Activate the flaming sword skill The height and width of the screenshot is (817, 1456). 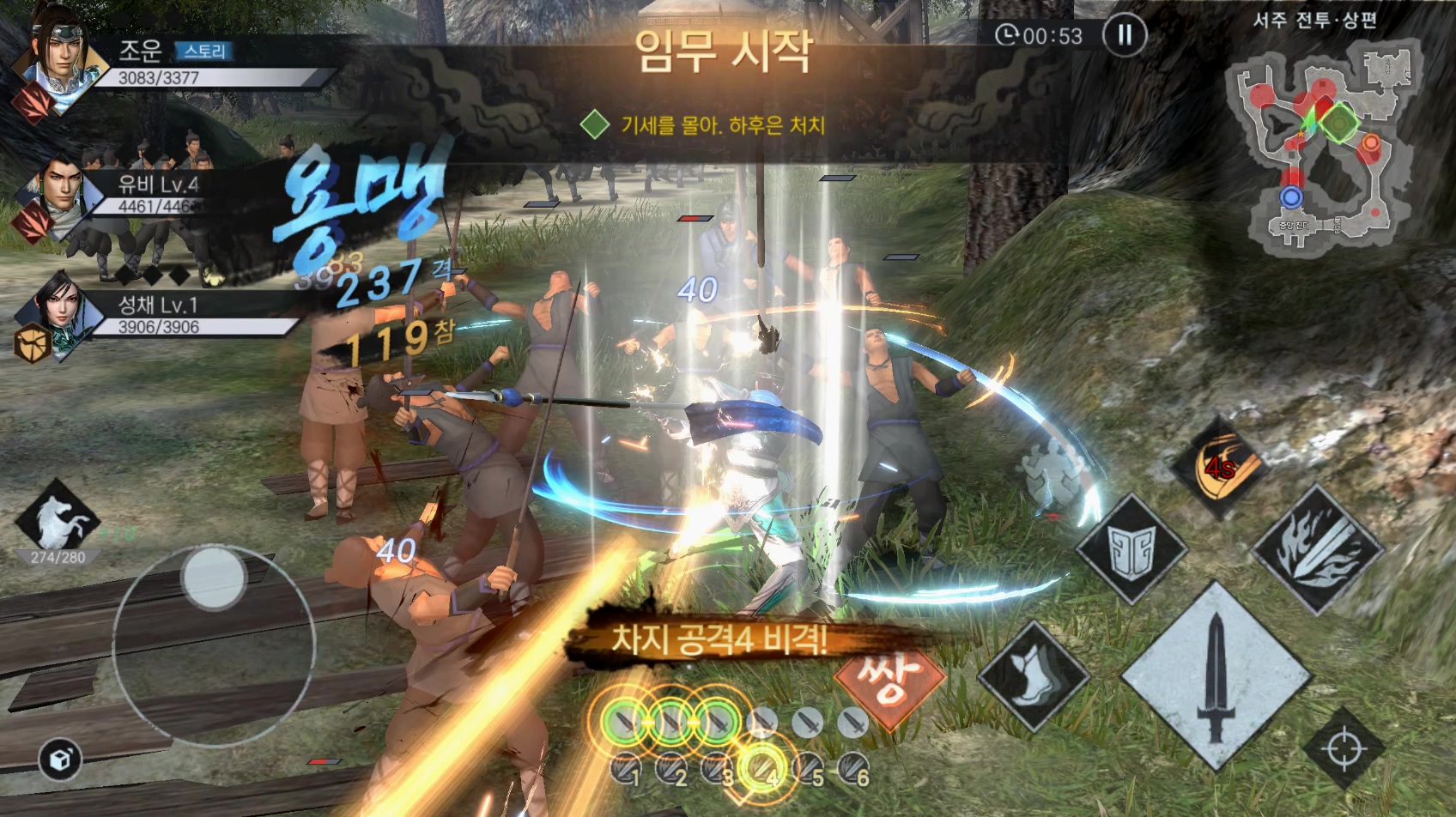point(1317,548)
